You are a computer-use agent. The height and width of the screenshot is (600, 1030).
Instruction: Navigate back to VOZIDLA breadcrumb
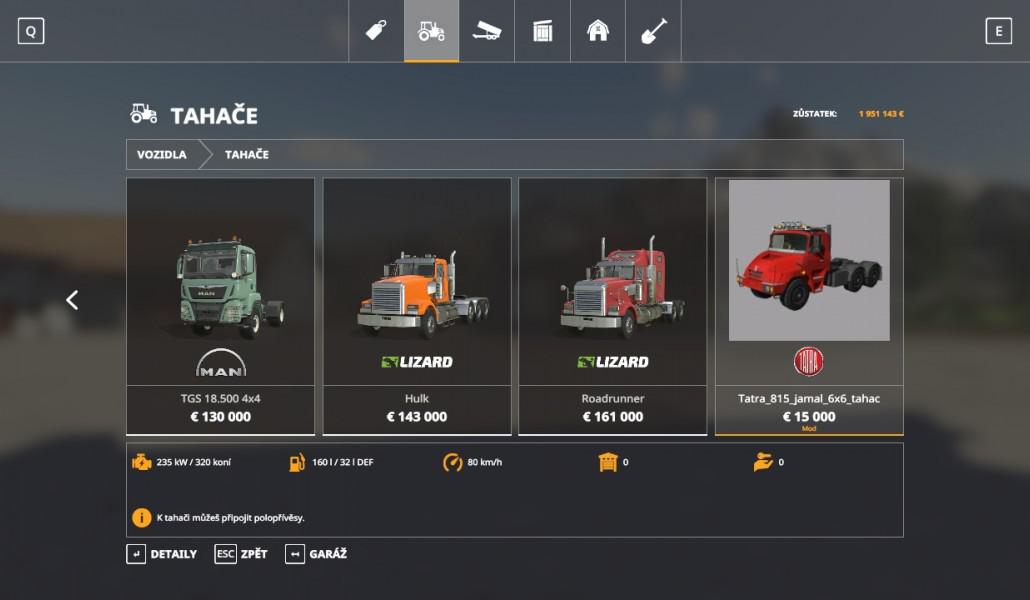tap(162, 155)
